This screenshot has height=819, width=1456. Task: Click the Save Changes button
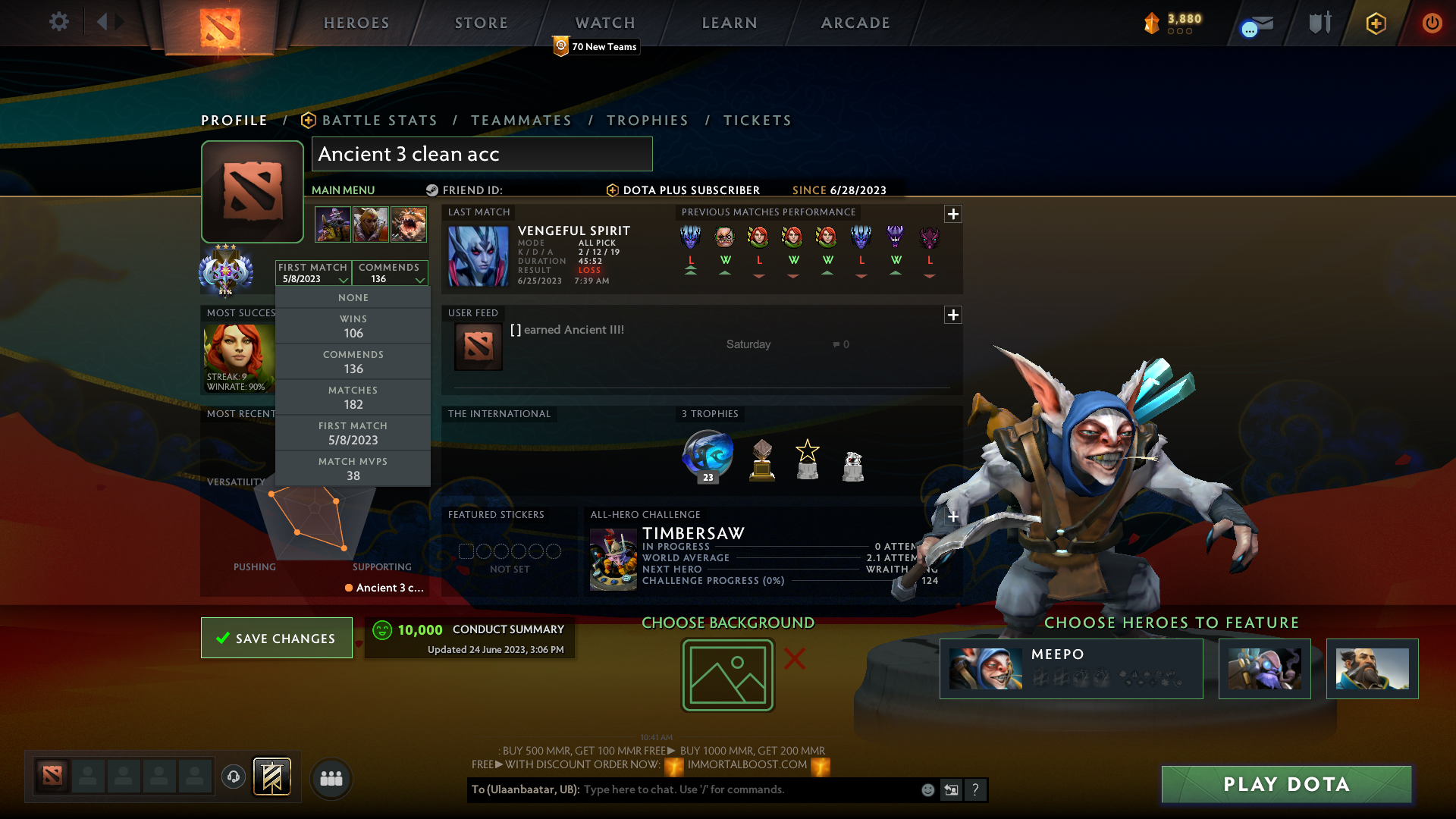[276, 638]
